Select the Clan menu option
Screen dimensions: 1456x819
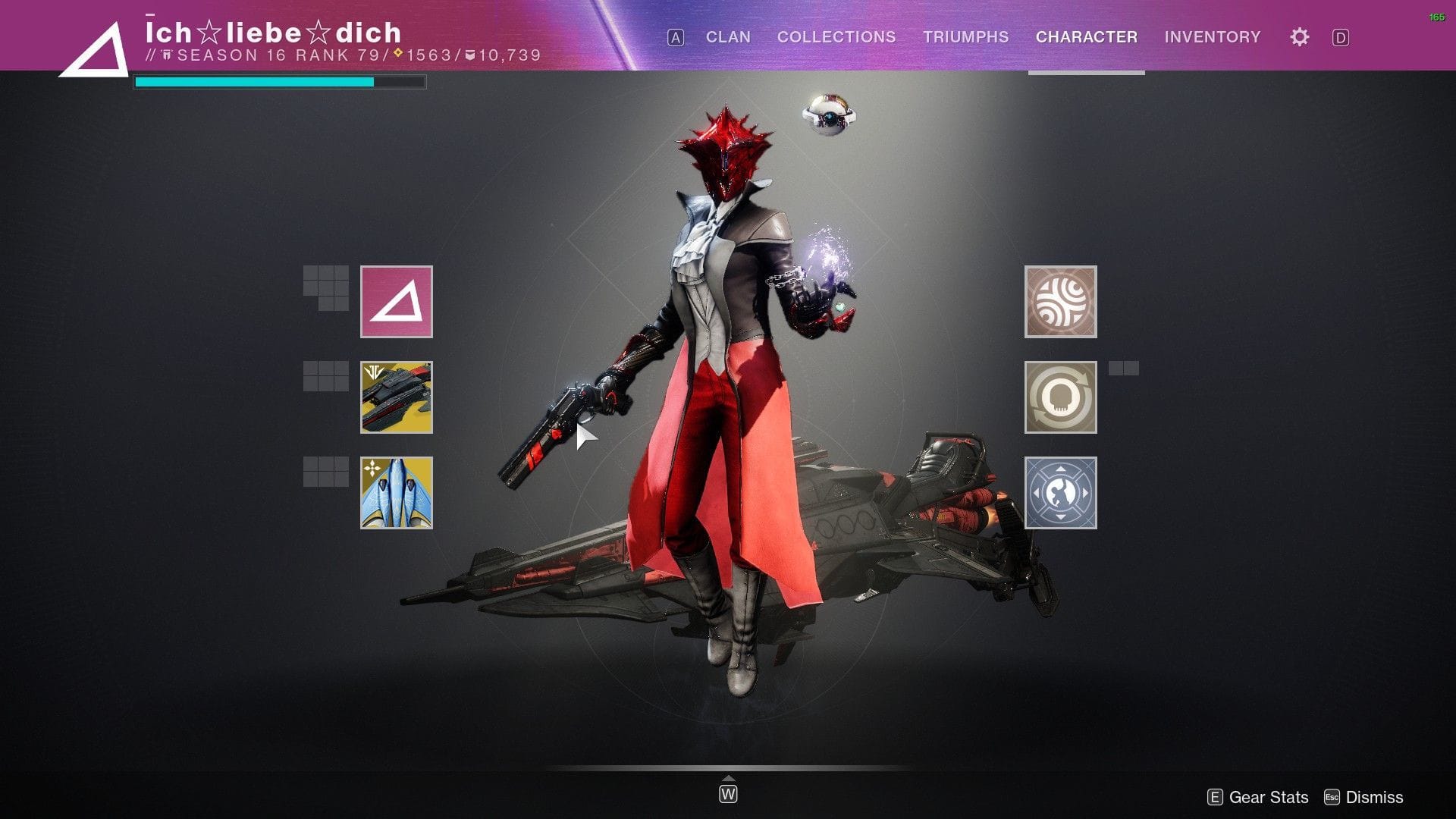point(727,36)
